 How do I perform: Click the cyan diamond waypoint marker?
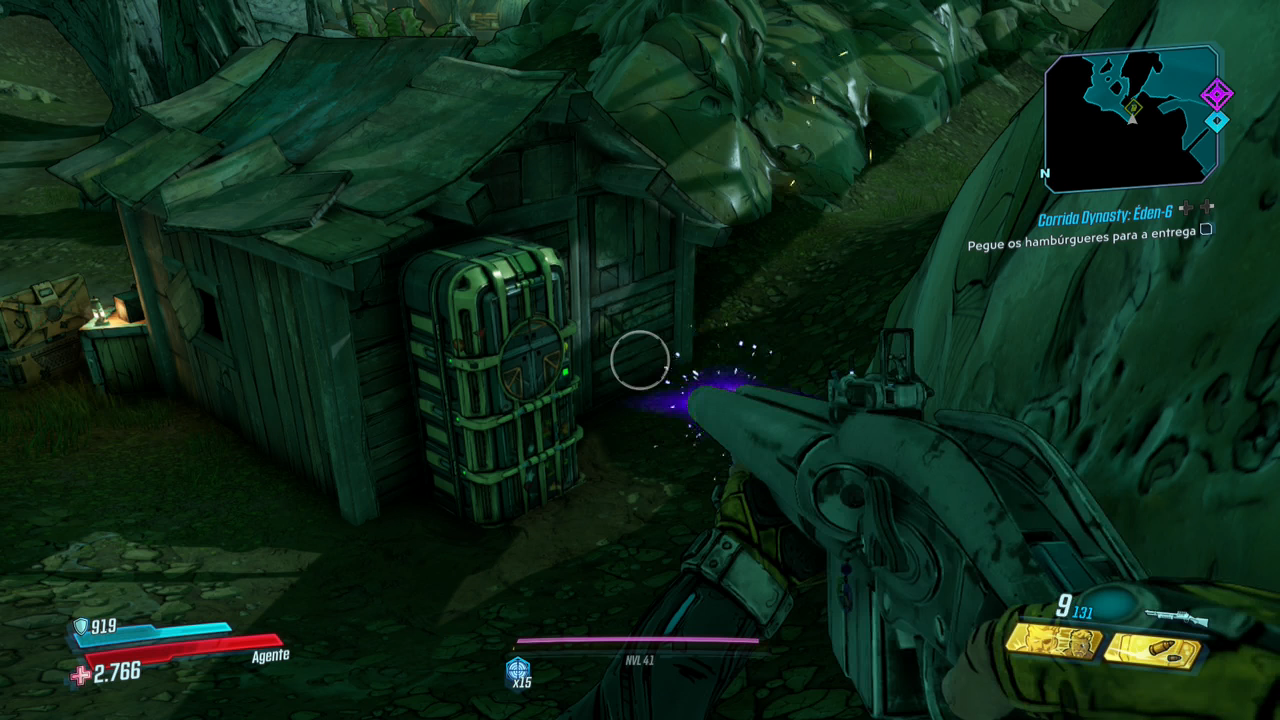(1215, 121)
